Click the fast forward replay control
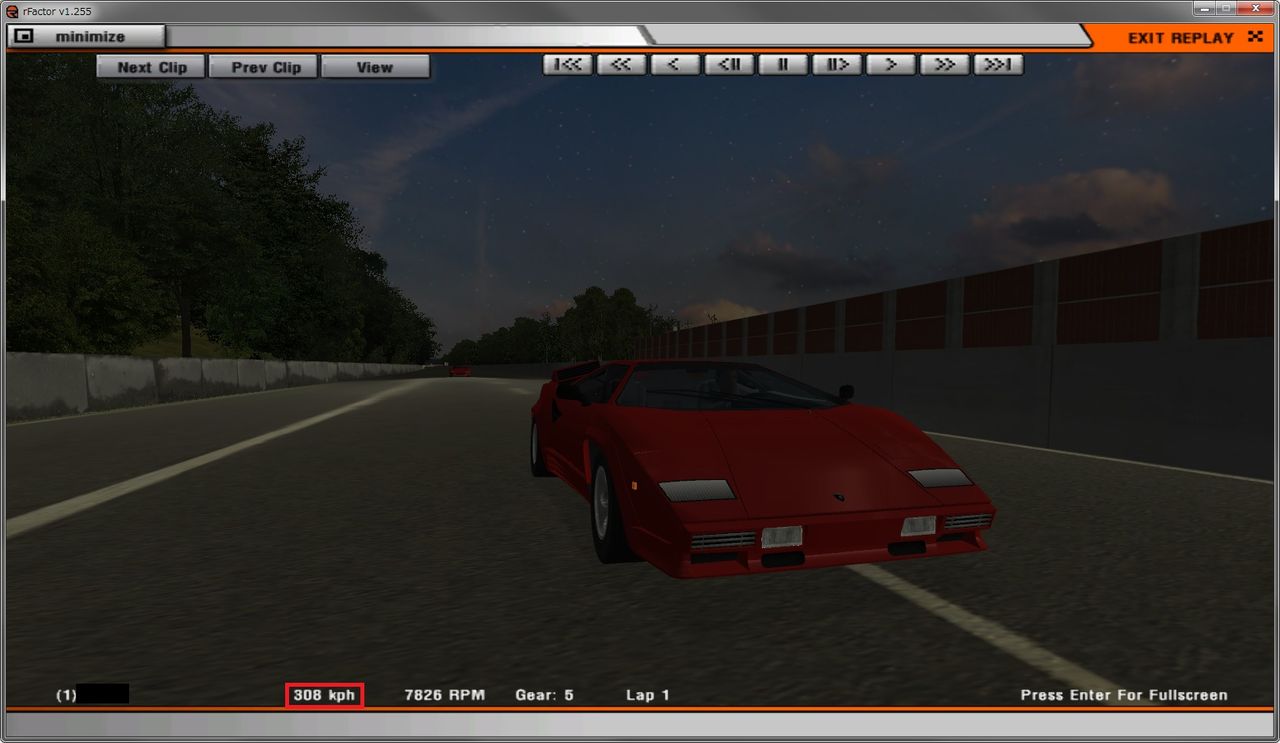The image size is (1280, 743). 944,64
